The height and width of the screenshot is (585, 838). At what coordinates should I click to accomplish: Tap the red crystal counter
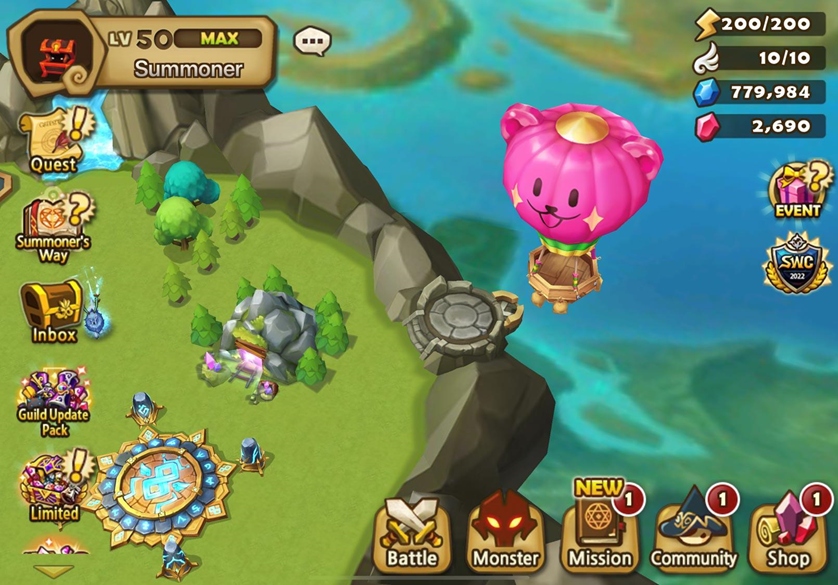(x=760, y=127)
